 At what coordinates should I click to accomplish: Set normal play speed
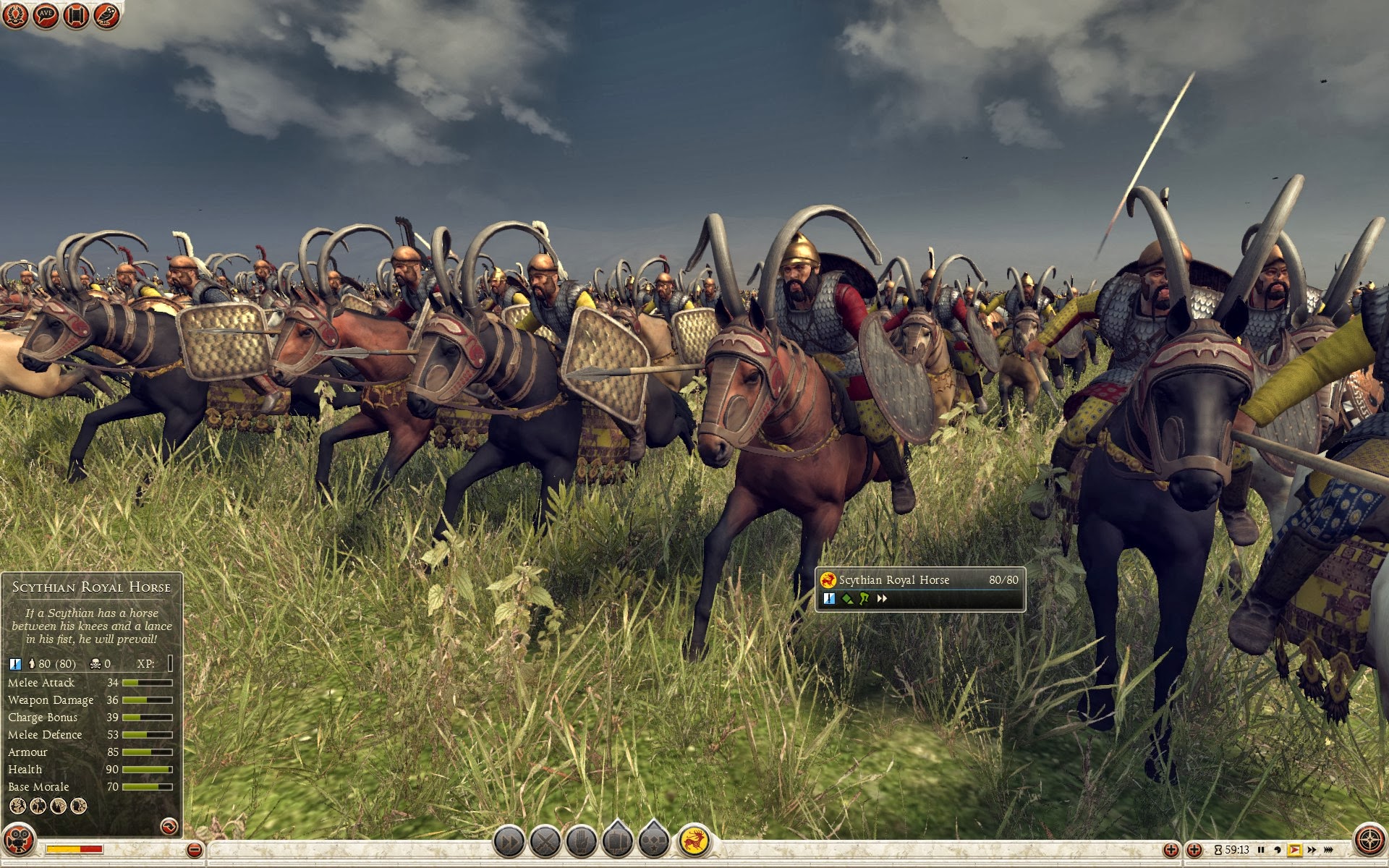coord(1294,850)
